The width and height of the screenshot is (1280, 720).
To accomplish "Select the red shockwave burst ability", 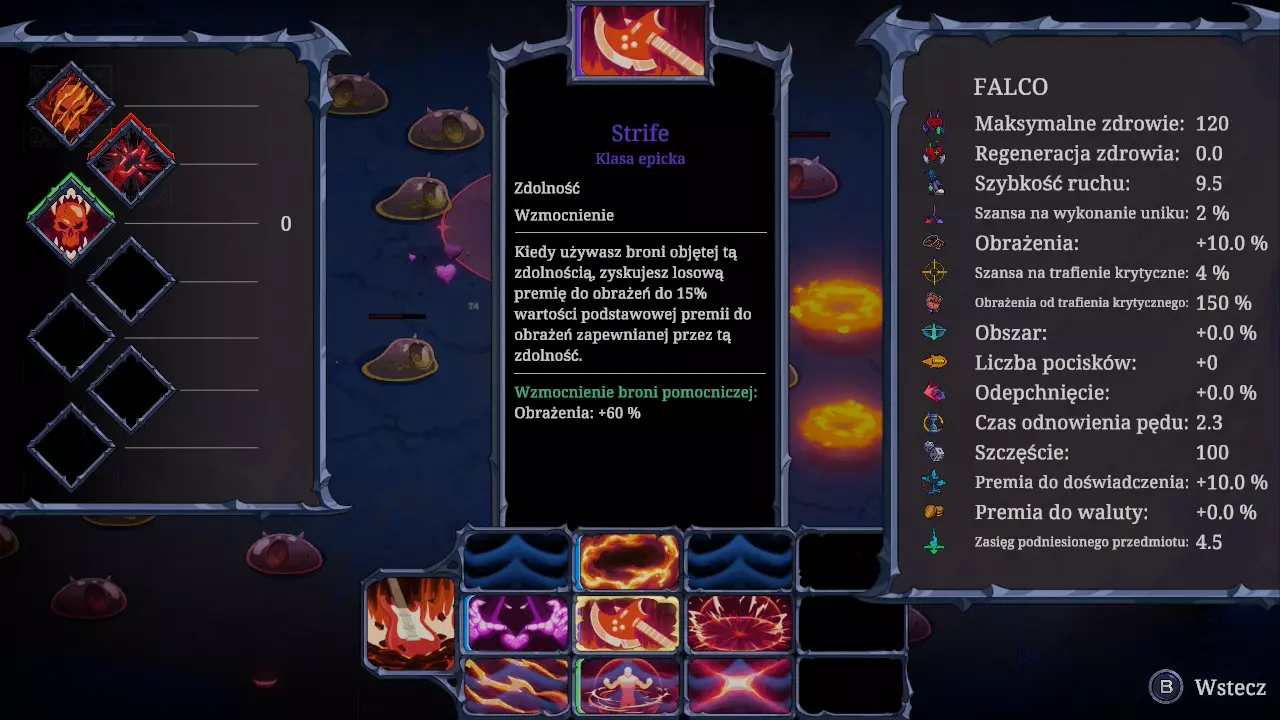I will (x=739, y=622).
